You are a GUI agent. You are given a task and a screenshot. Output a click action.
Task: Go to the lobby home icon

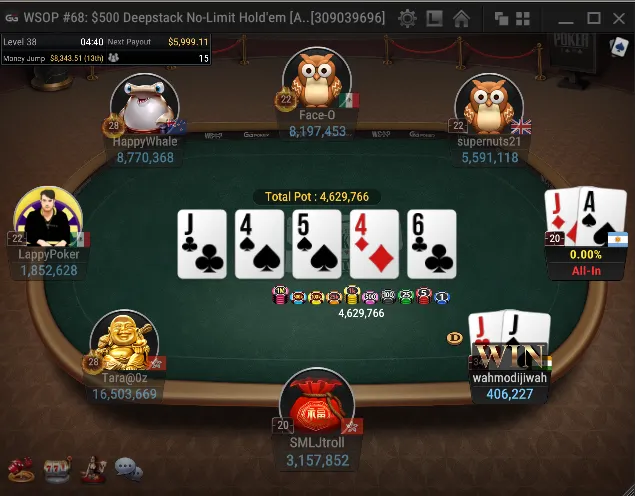[x=461, y=18]
